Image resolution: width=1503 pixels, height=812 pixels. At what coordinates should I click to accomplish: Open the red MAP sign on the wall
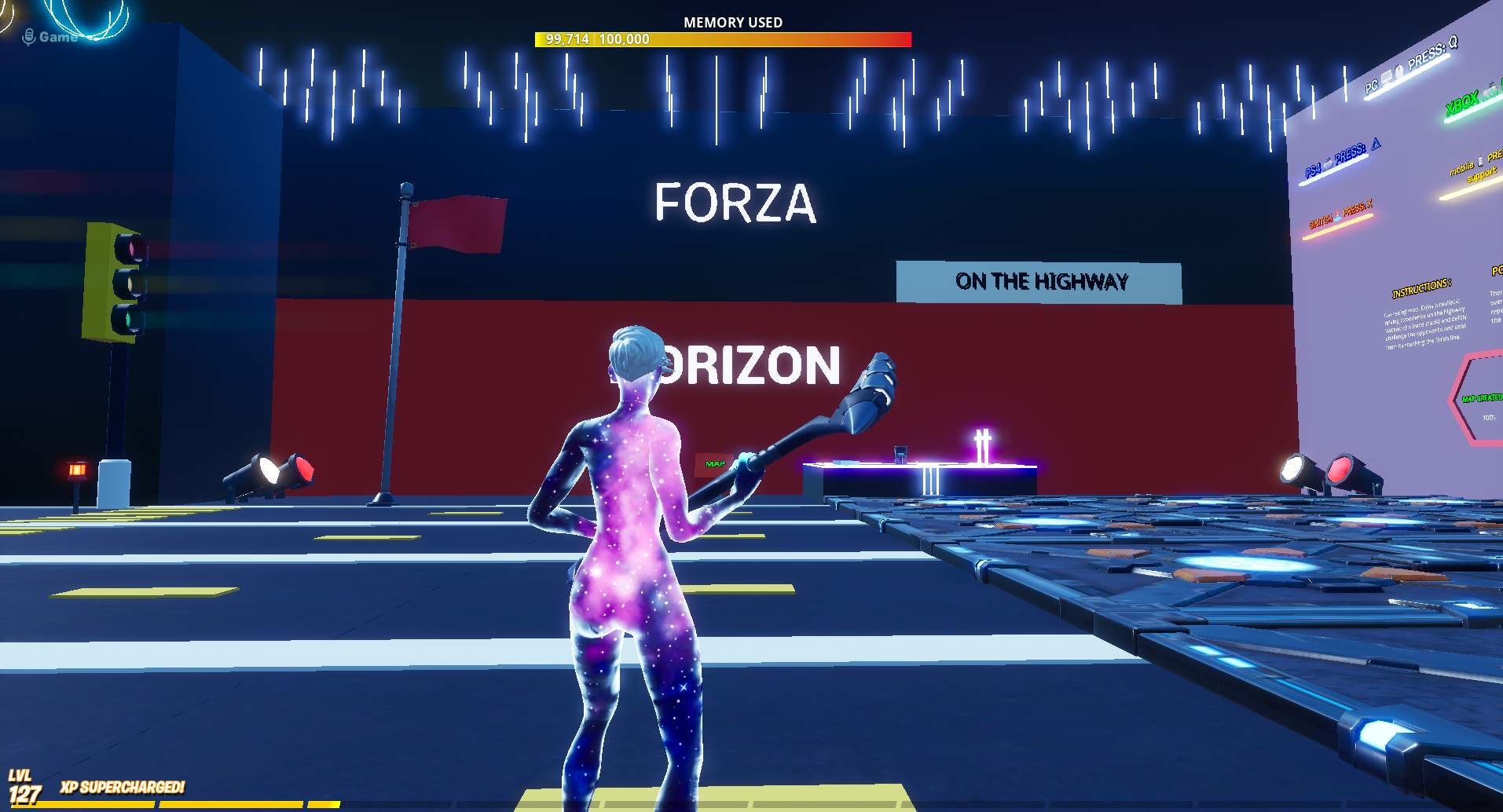[x=715, y=464]
